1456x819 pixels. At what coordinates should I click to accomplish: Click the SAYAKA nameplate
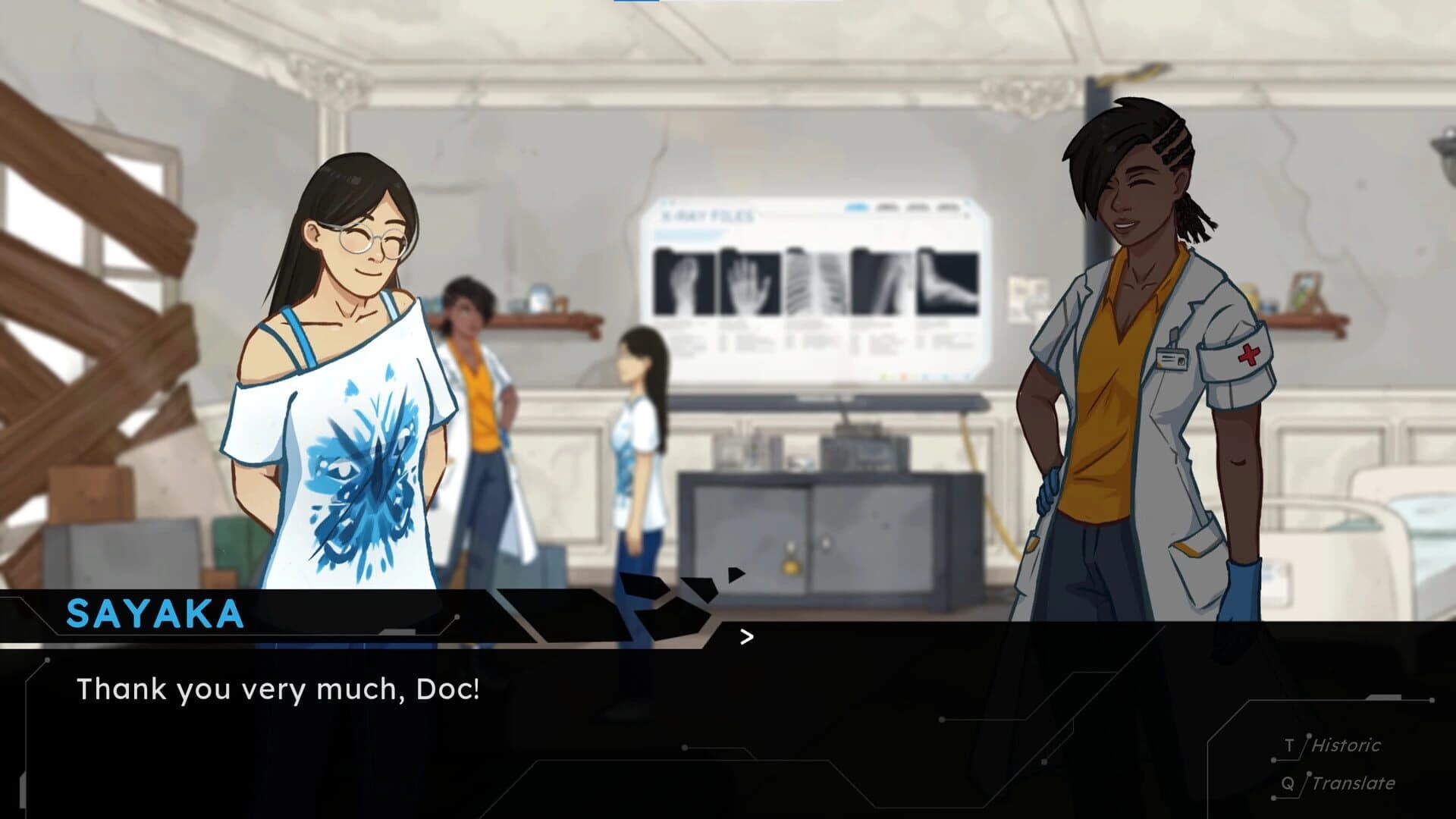[155, 611]
